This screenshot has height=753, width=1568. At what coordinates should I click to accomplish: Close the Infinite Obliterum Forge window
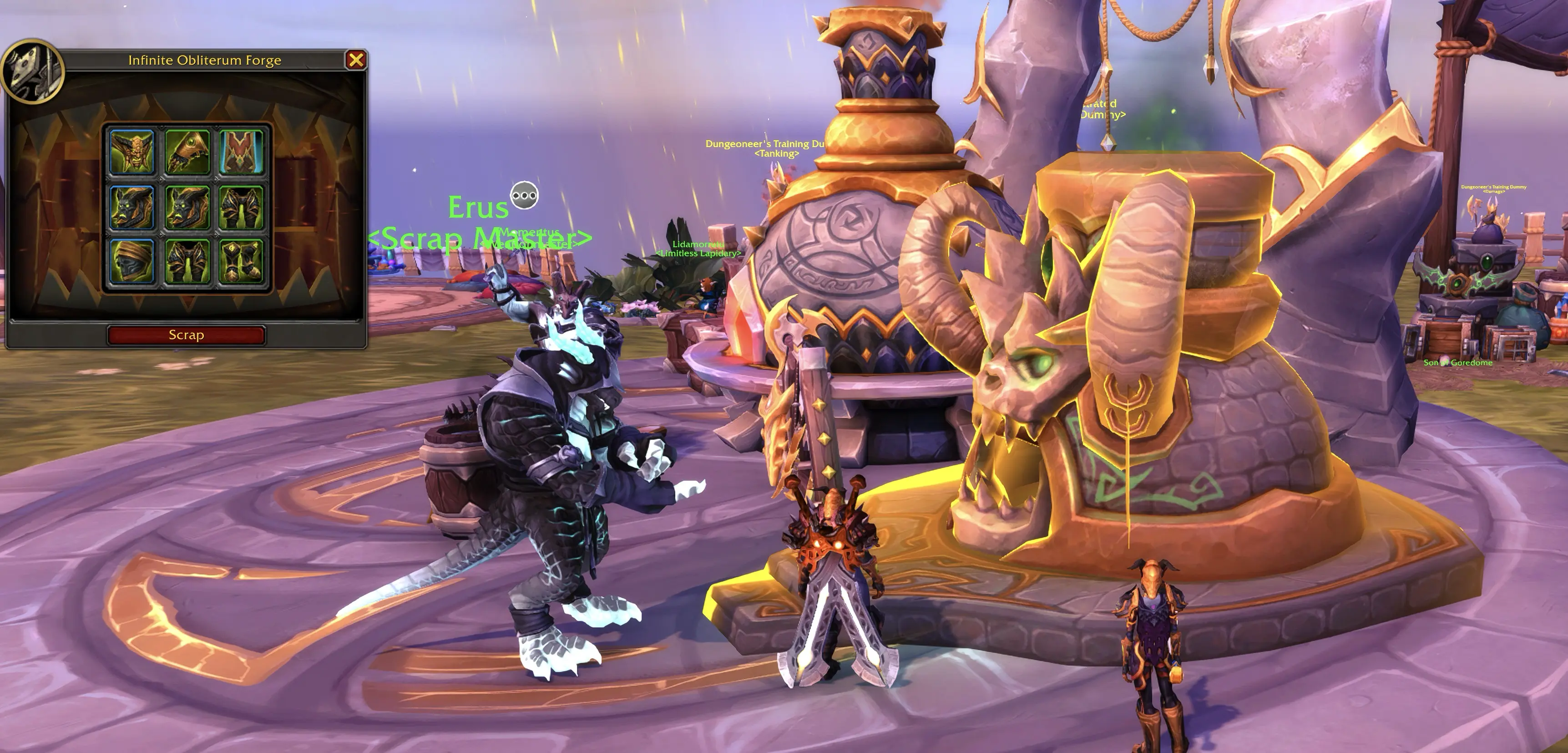point(355,60)
